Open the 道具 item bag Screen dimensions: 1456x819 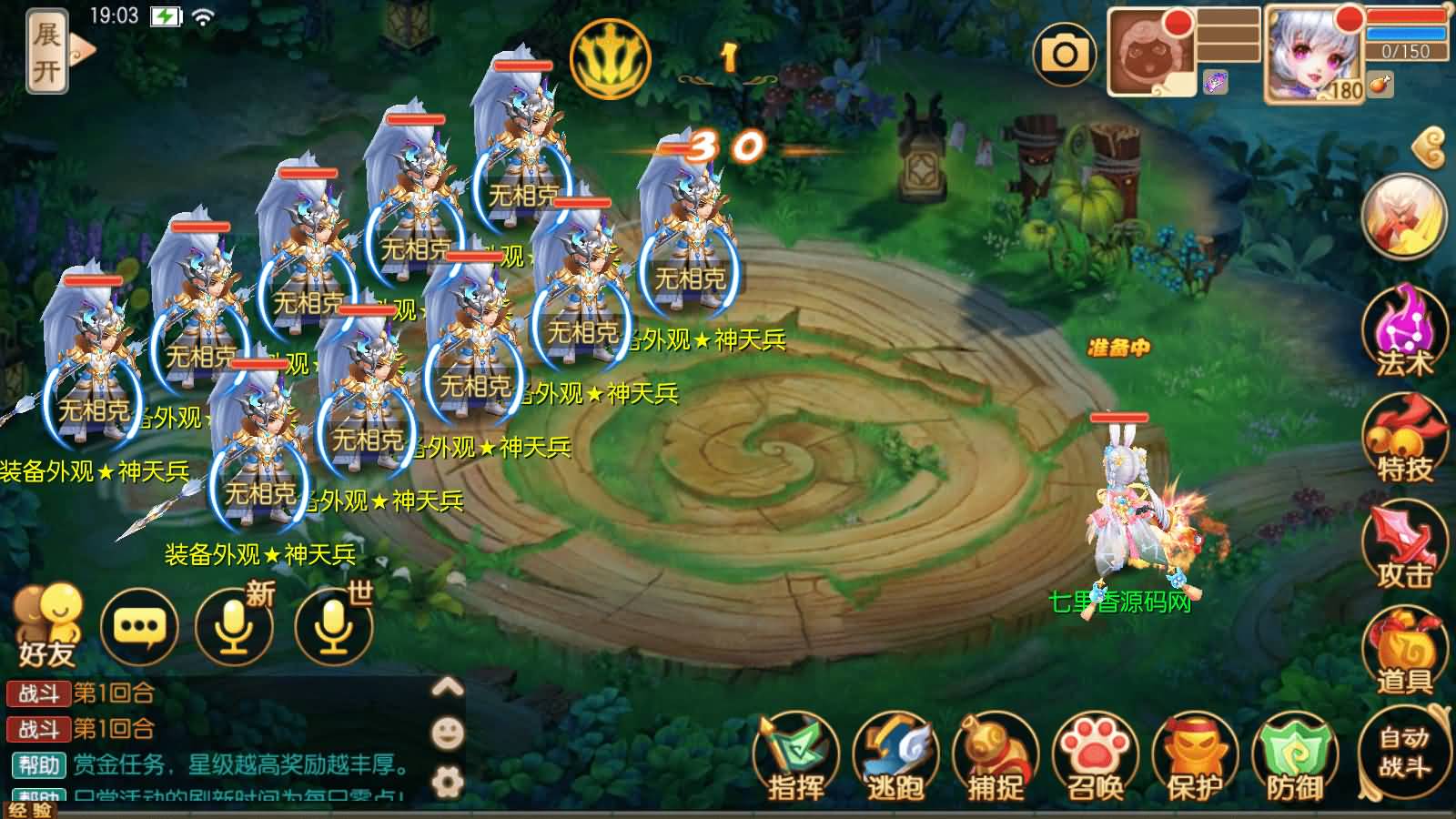click(1402, 652)
